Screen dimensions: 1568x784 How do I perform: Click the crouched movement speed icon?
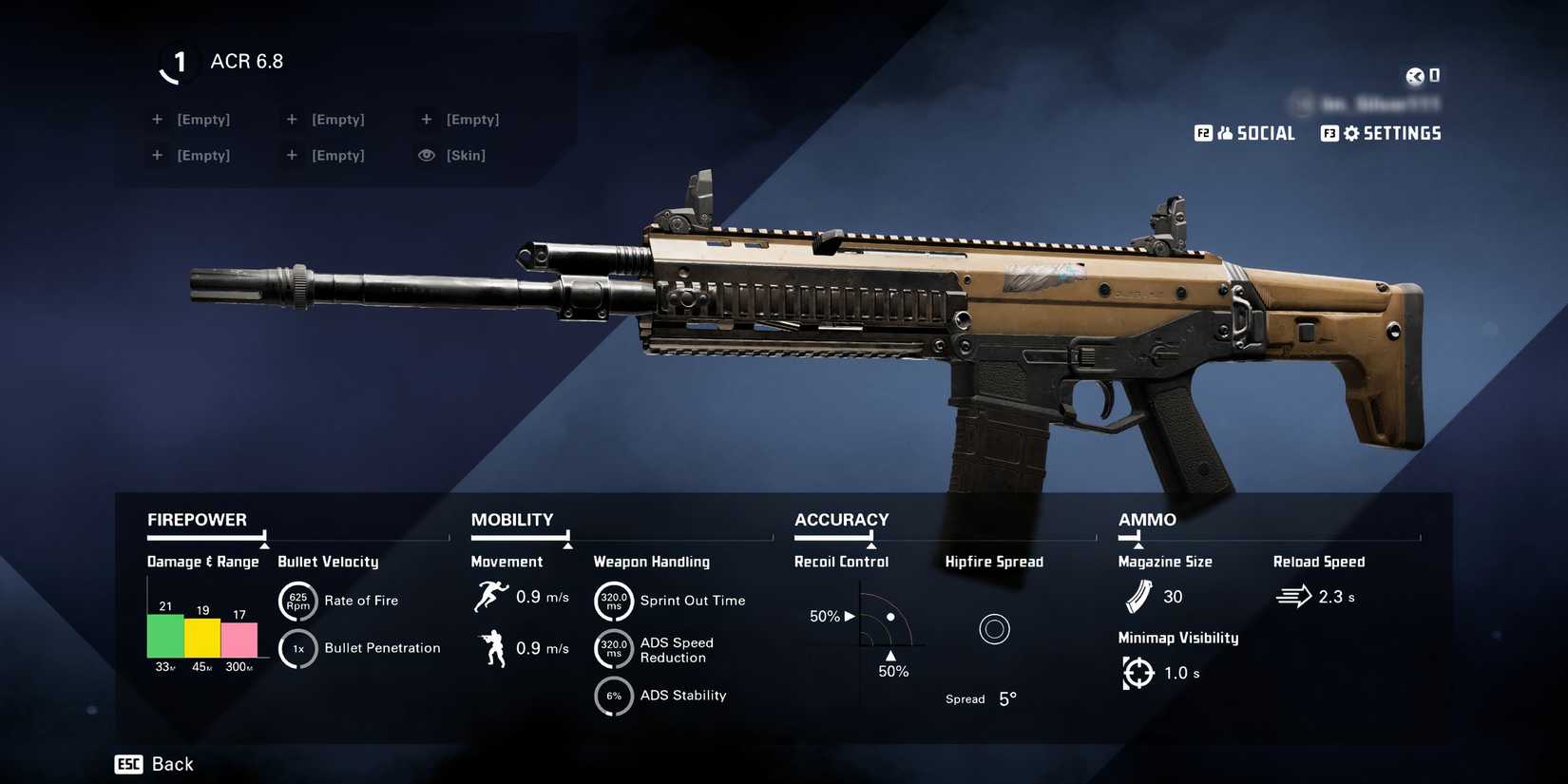point(493,647)
